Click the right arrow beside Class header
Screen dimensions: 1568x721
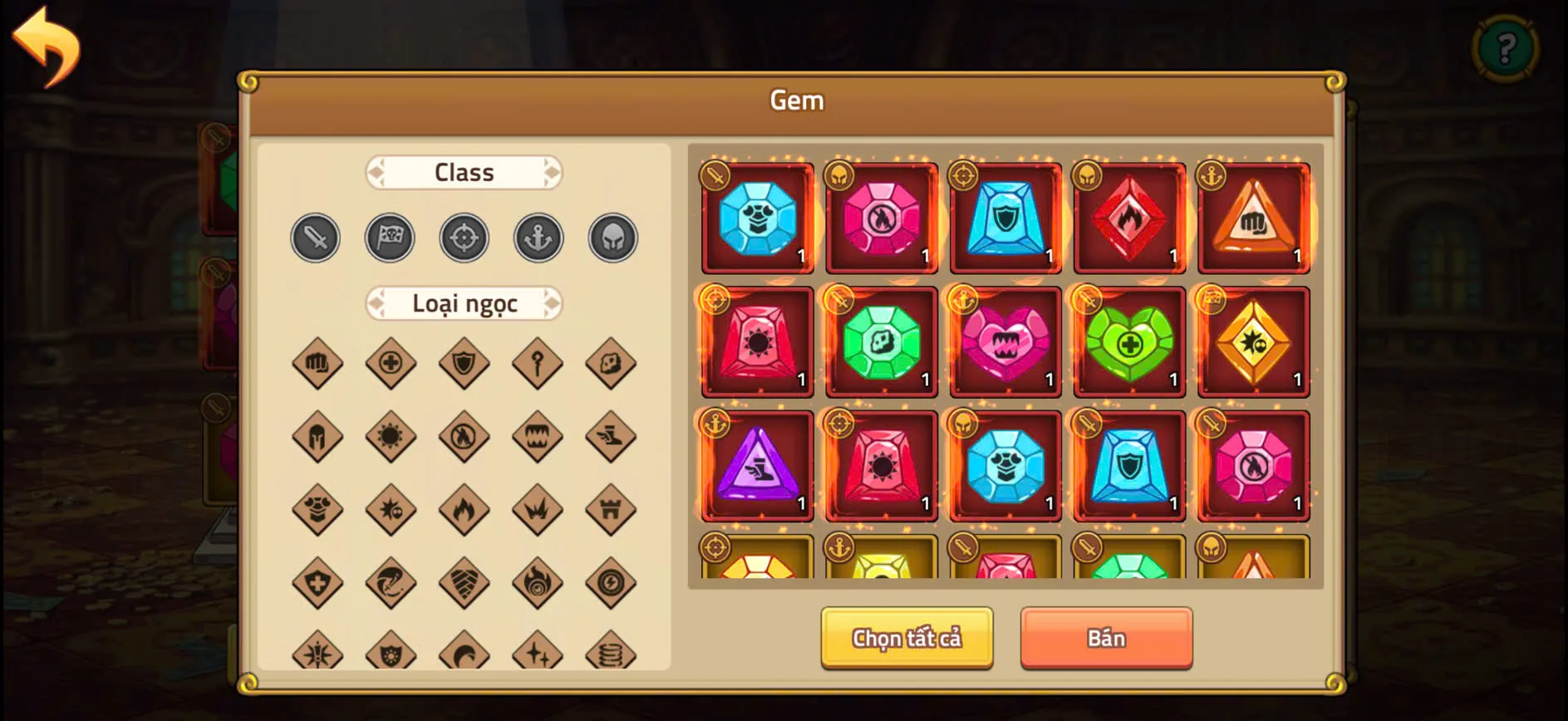[551, 172]
